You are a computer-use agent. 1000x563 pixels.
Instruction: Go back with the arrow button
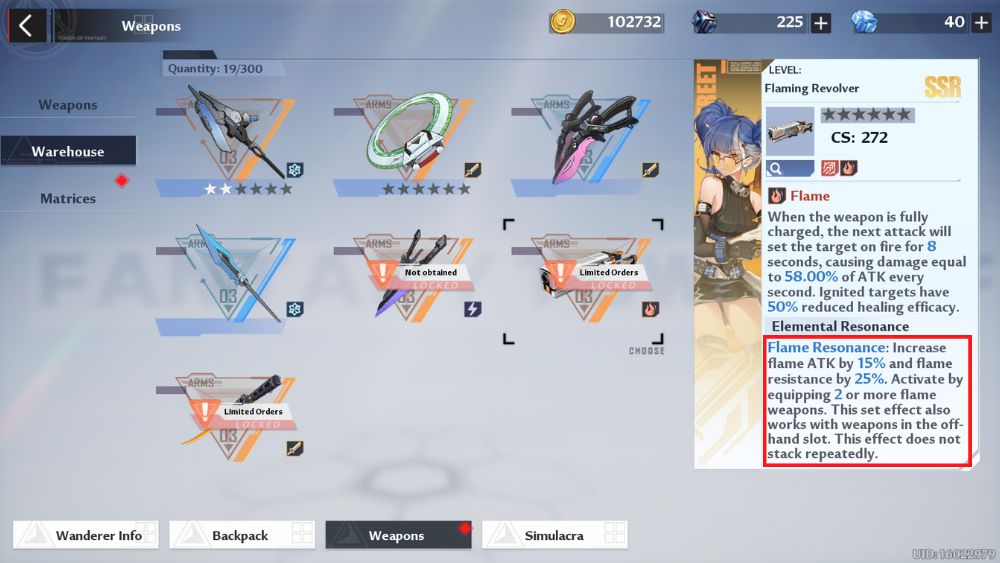[x=26, y=25]
